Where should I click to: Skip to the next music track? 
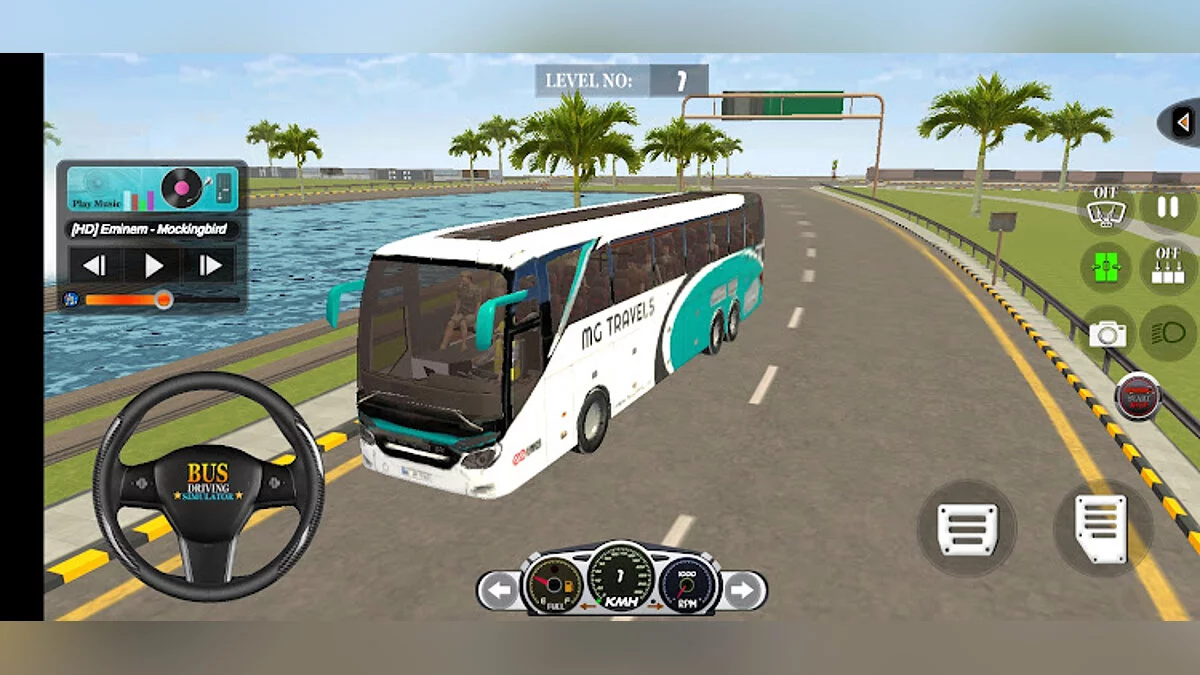coord(210,265)
